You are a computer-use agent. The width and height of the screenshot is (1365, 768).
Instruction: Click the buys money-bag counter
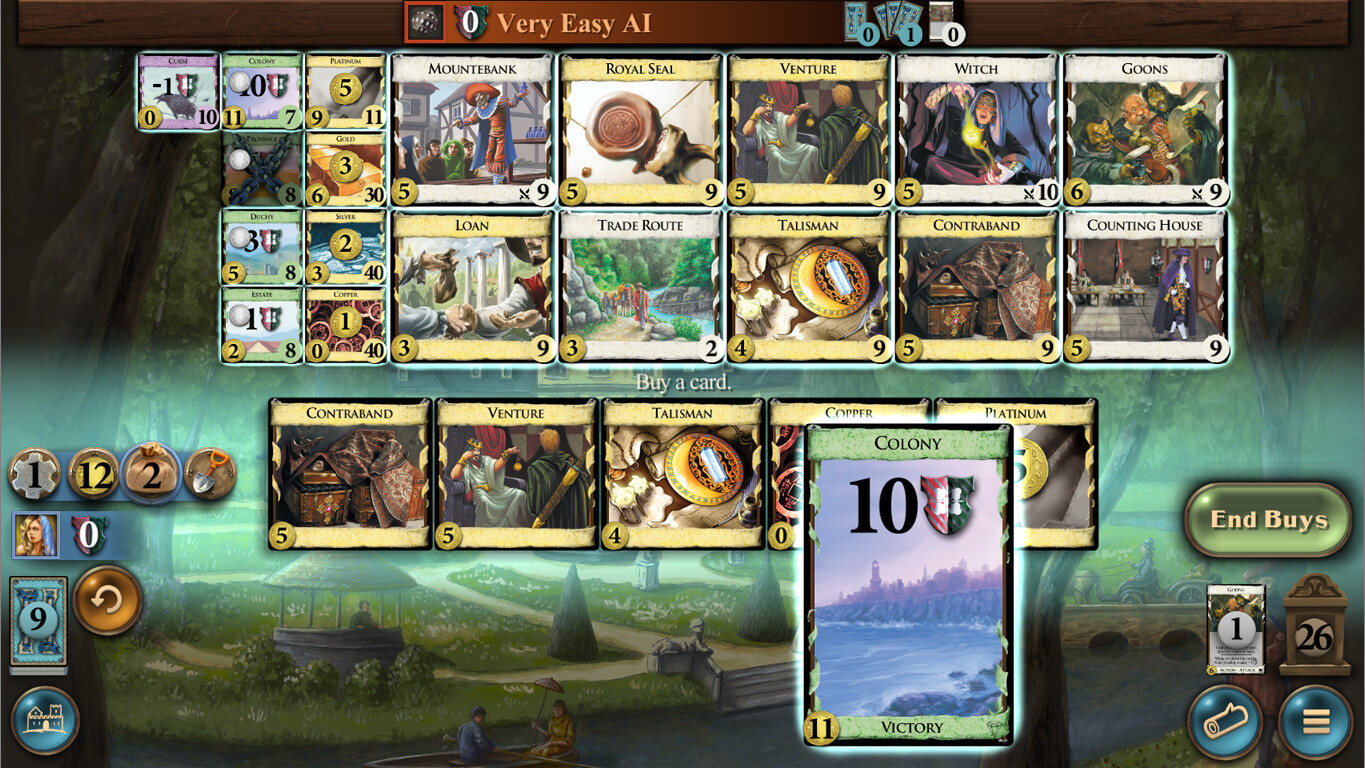click(x=152, y=473)
